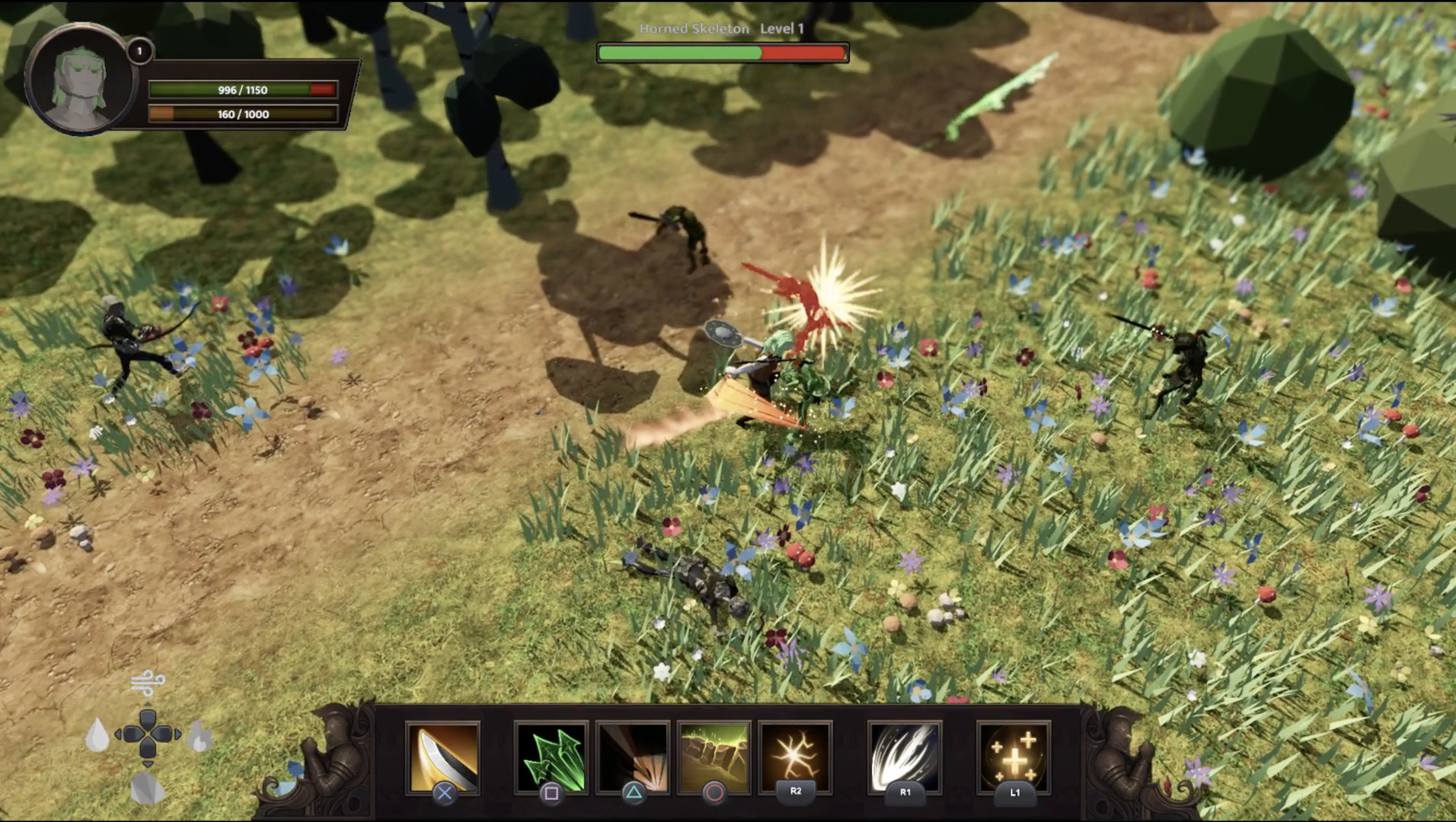Select the Level 1 text next to enemy name
Image resolution: width=1456 pixels, height=822 pixels.
(x=783, y=27)
